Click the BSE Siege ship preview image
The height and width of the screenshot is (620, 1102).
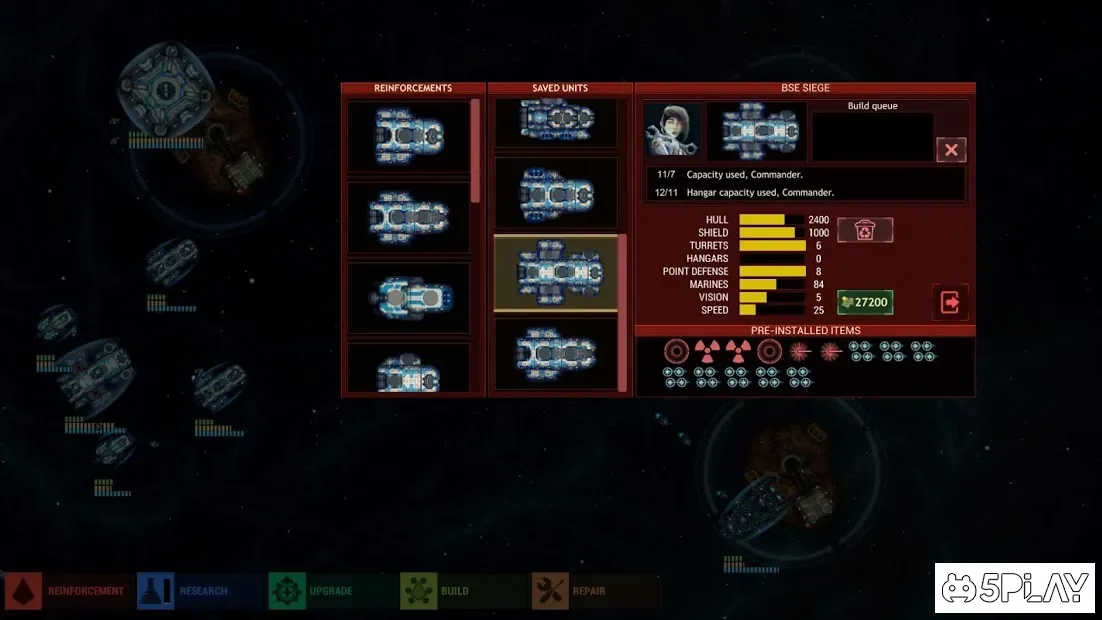point(757,130)
